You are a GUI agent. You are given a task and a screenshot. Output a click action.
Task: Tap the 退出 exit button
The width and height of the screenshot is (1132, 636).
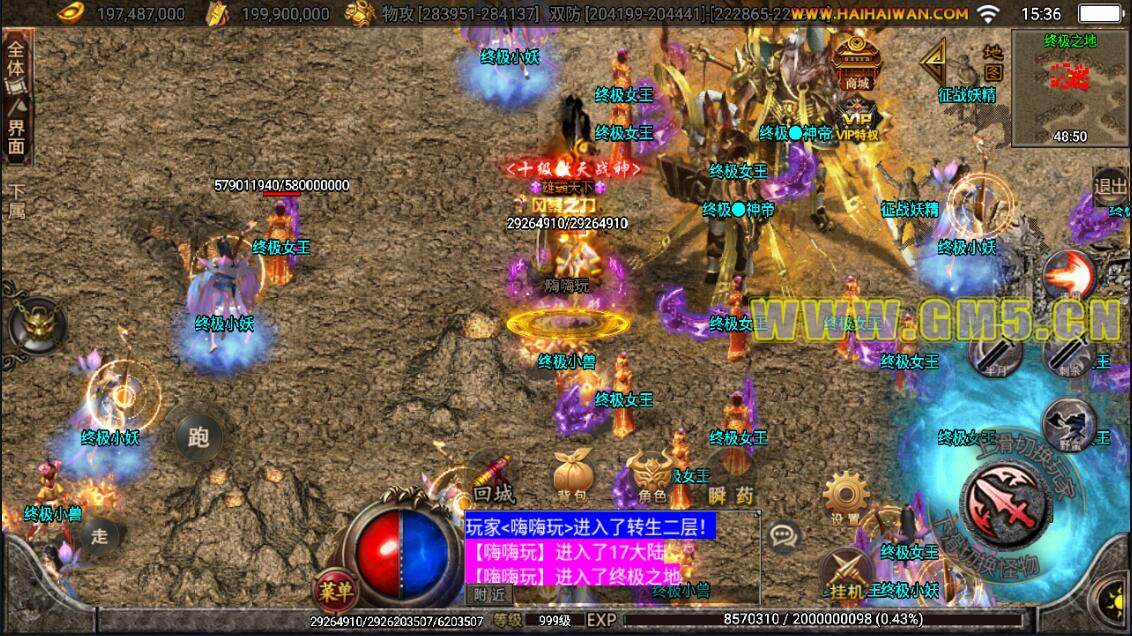pos(1110,186)
